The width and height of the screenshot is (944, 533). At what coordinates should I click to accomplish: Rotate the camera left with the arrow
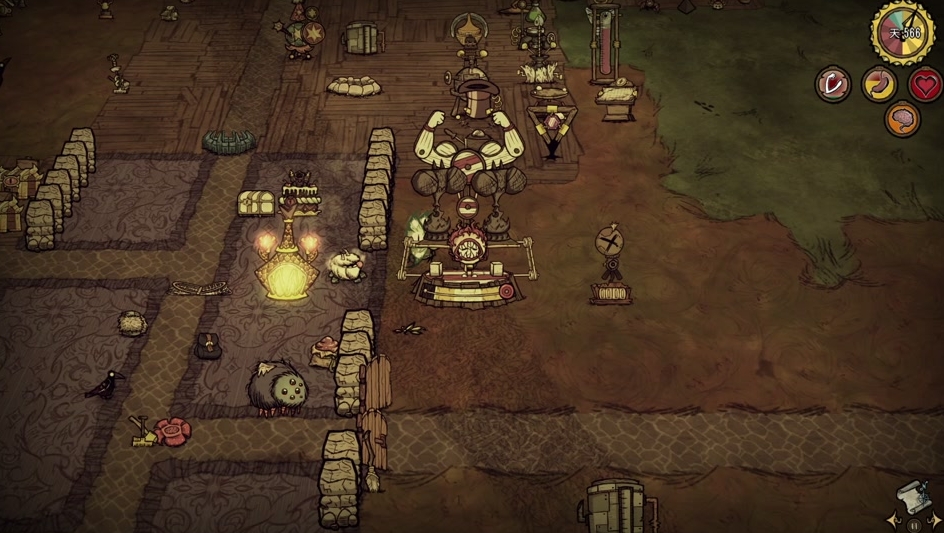click(892, 521)
